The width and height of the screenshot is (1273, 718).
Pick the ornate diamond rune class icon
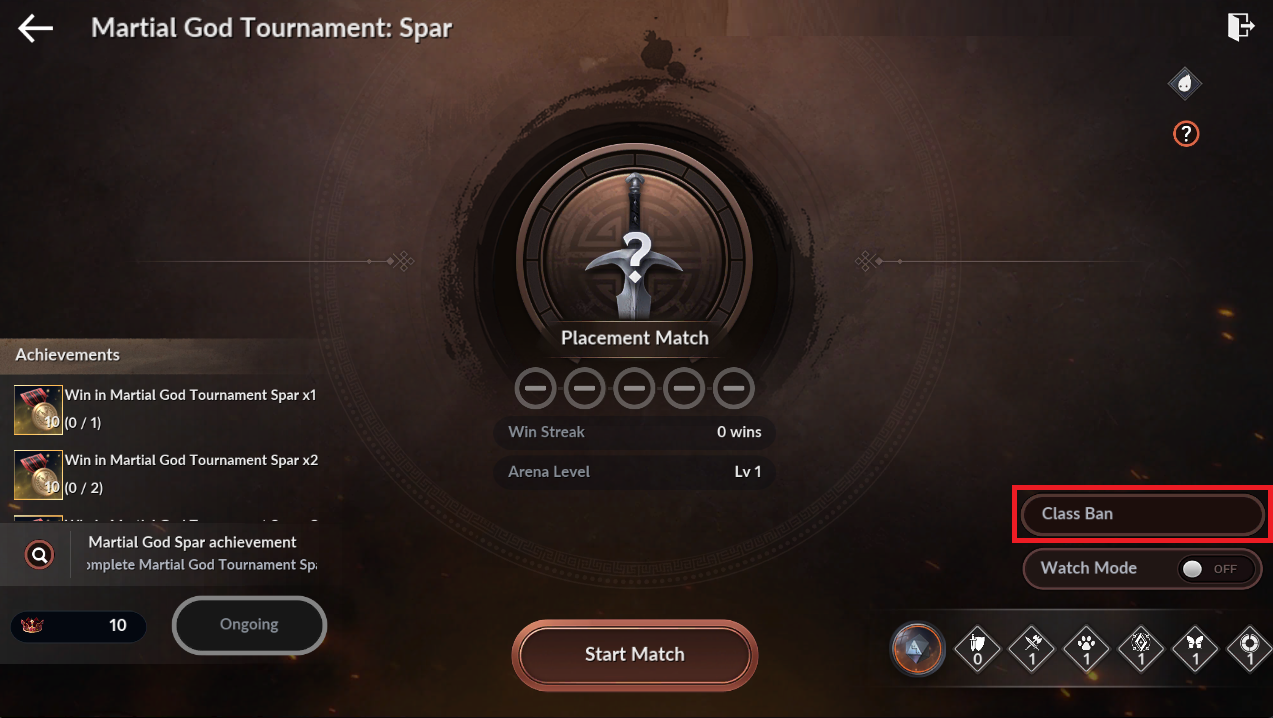[1140, 649]
